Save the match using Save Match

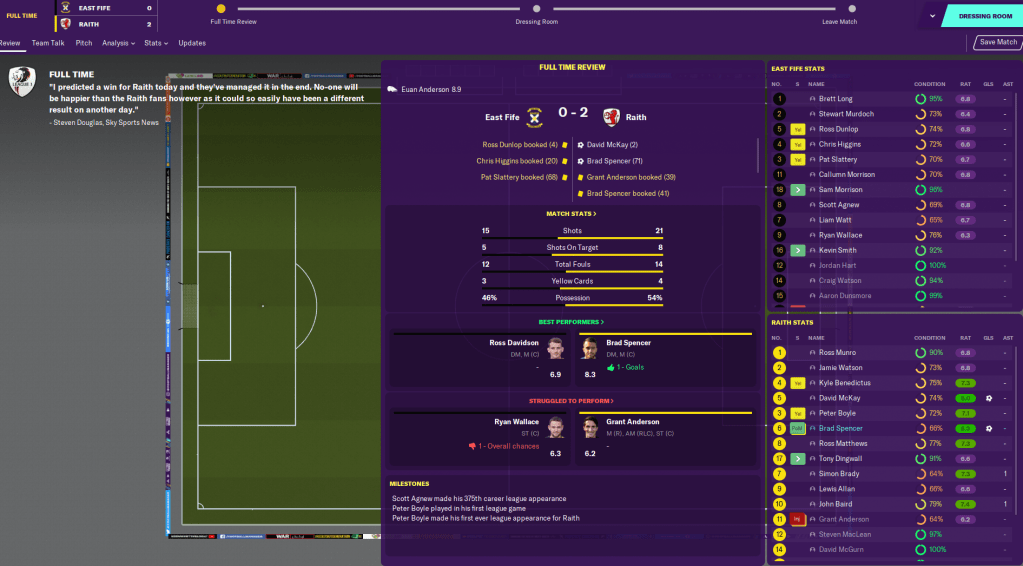point(998,42)
